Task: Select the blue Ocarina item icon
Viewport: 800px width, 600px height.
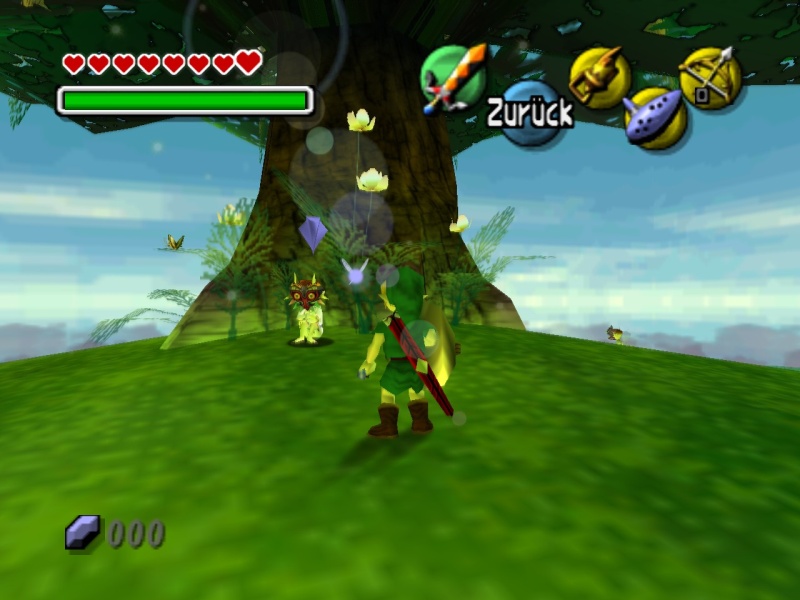Action: click(x=655, y=117)
